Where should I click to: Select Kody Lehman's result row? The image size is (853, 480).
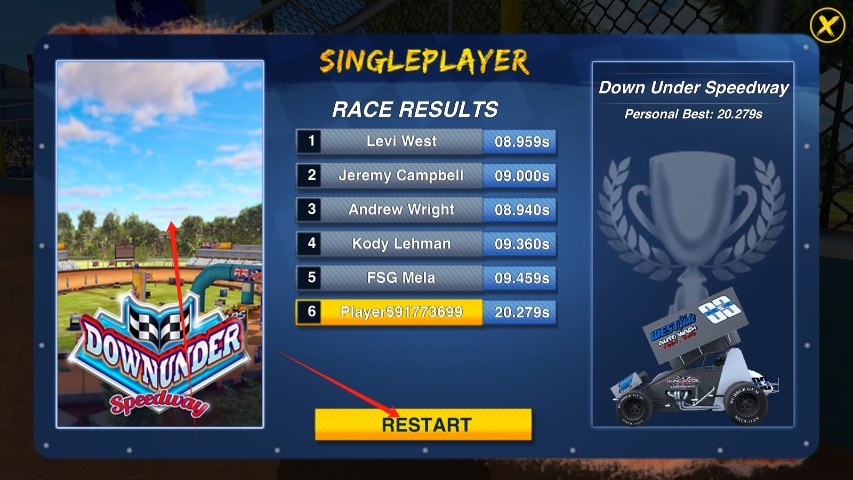426,244
